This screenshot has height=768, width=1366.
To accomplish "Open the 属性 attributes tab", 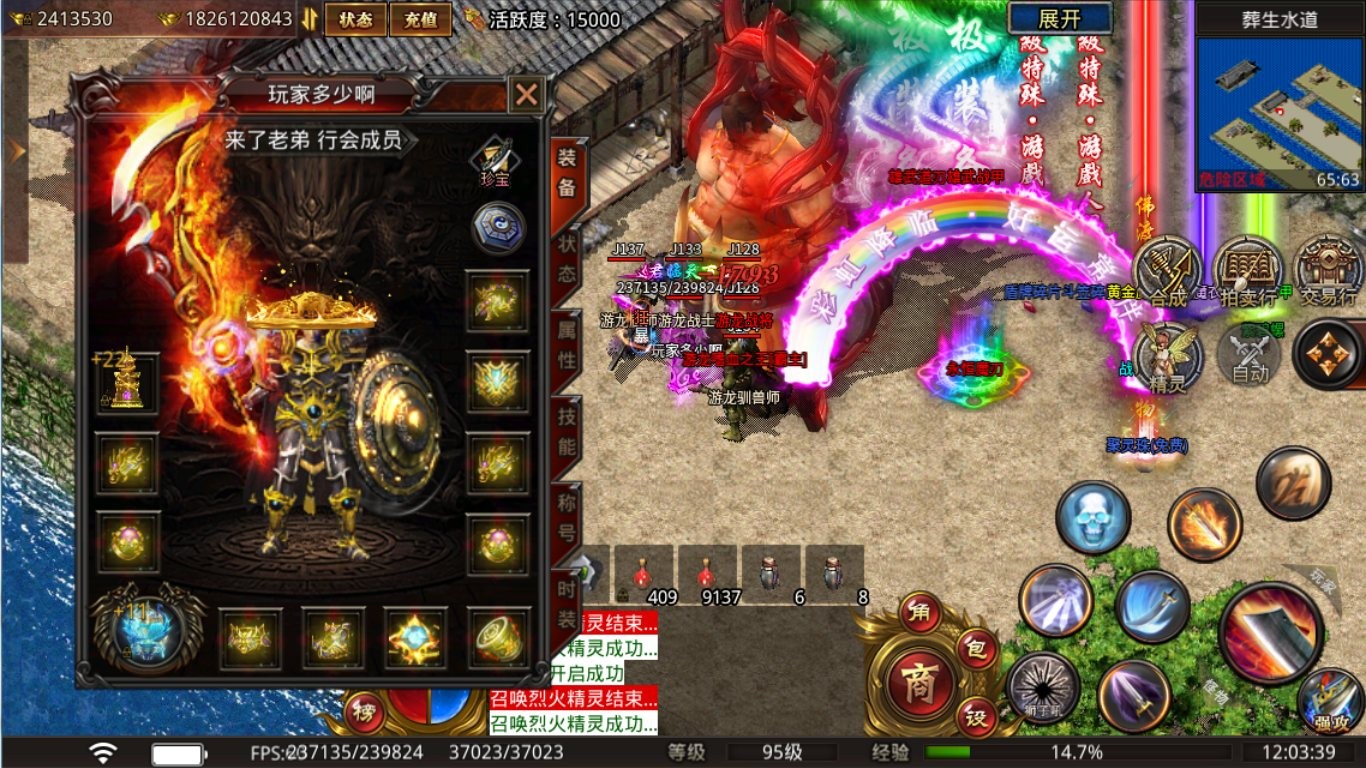I will point(566,345).
